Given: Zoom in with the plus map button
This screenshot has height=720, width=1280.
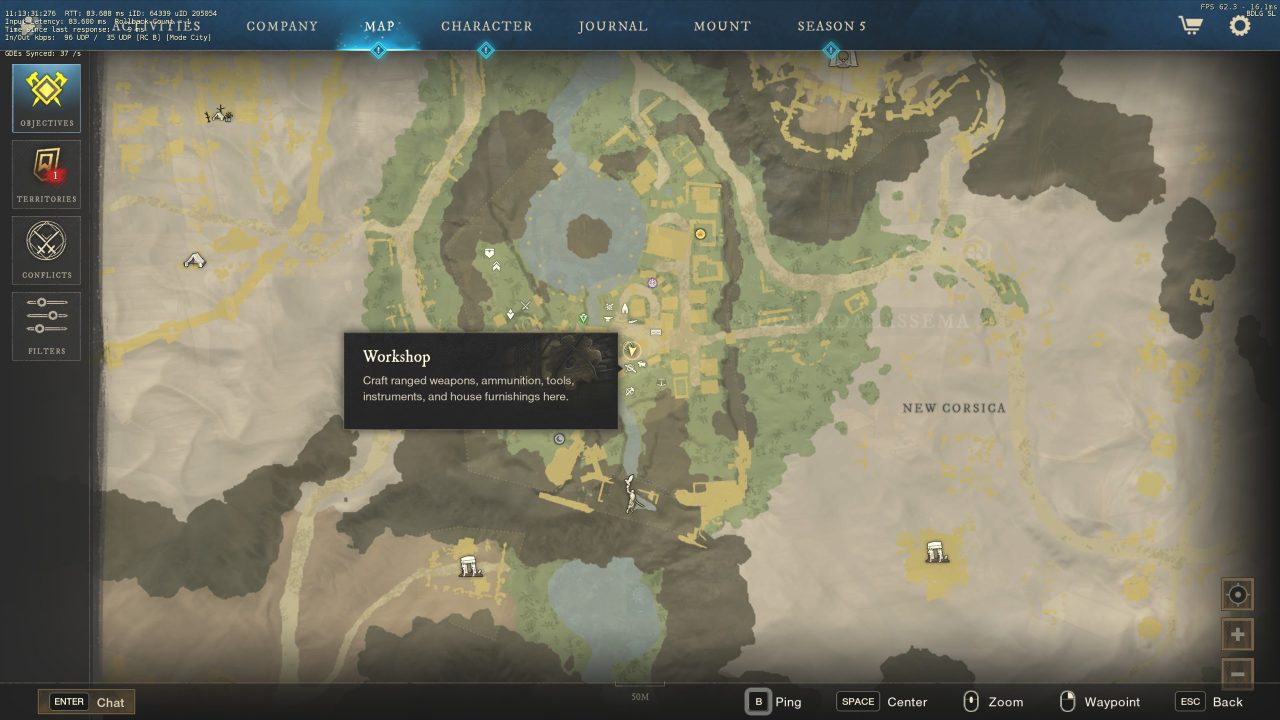Looking at the screenshot, I should pos(1237,633).
